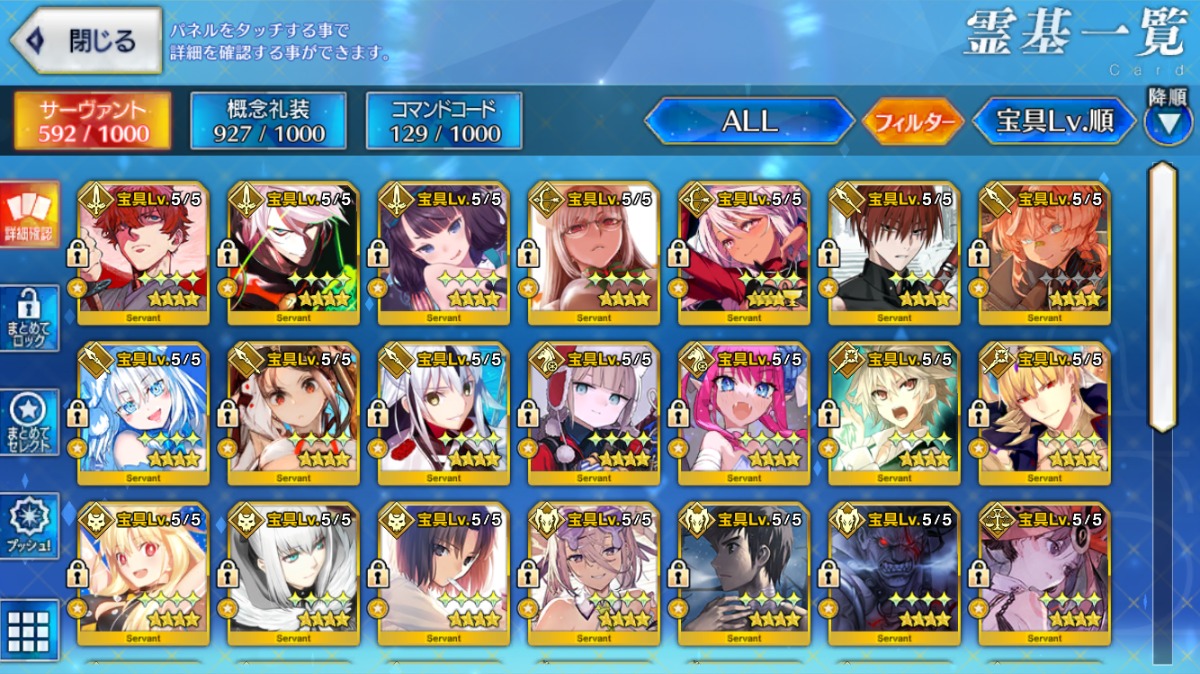
Task: Activate the 詳細確認 mode button
Action: pyautogui.click(x=29, y=215)
